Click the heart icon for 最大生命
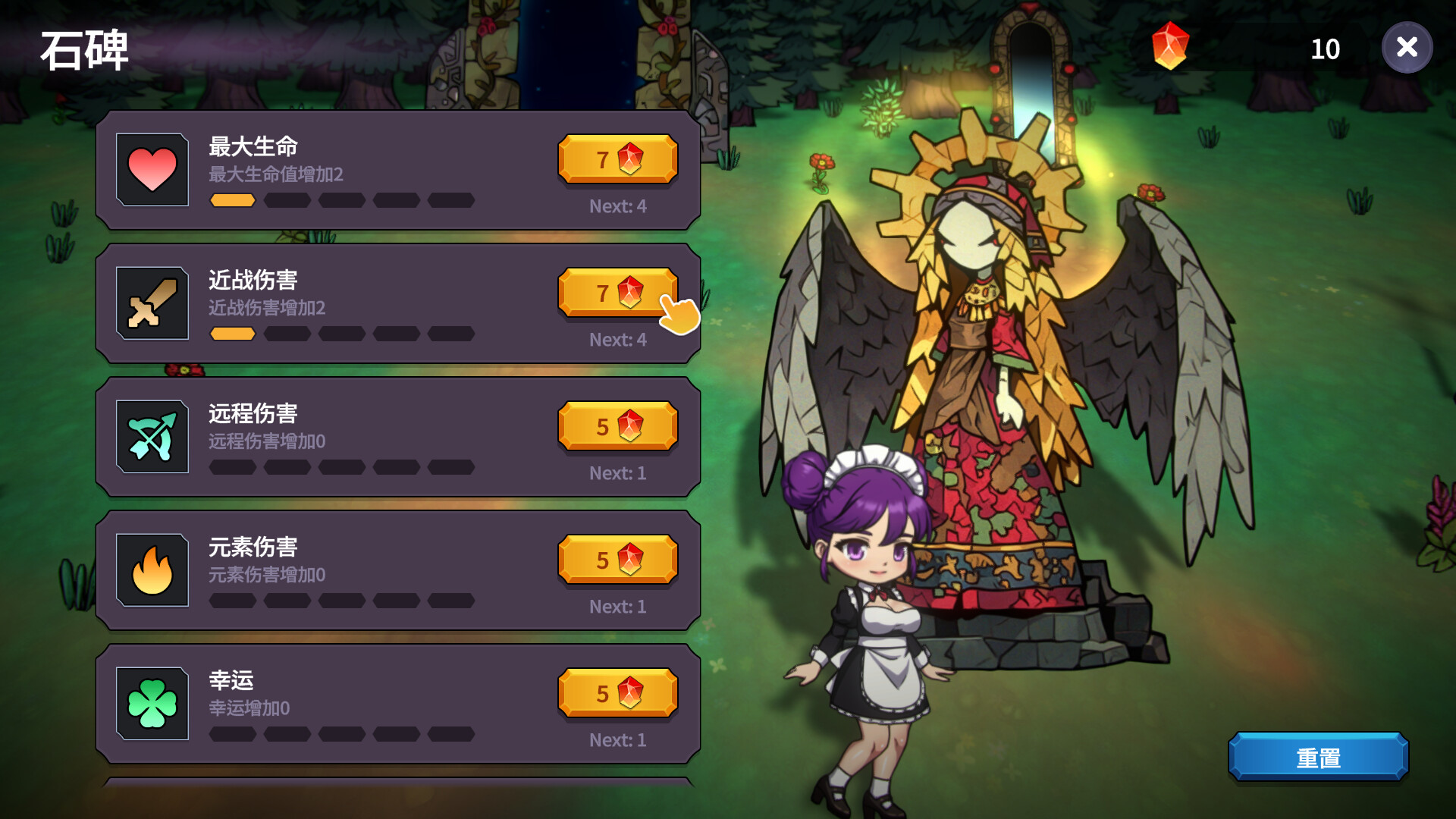This screenshot has width=1456, height=819. pos(152,170)
